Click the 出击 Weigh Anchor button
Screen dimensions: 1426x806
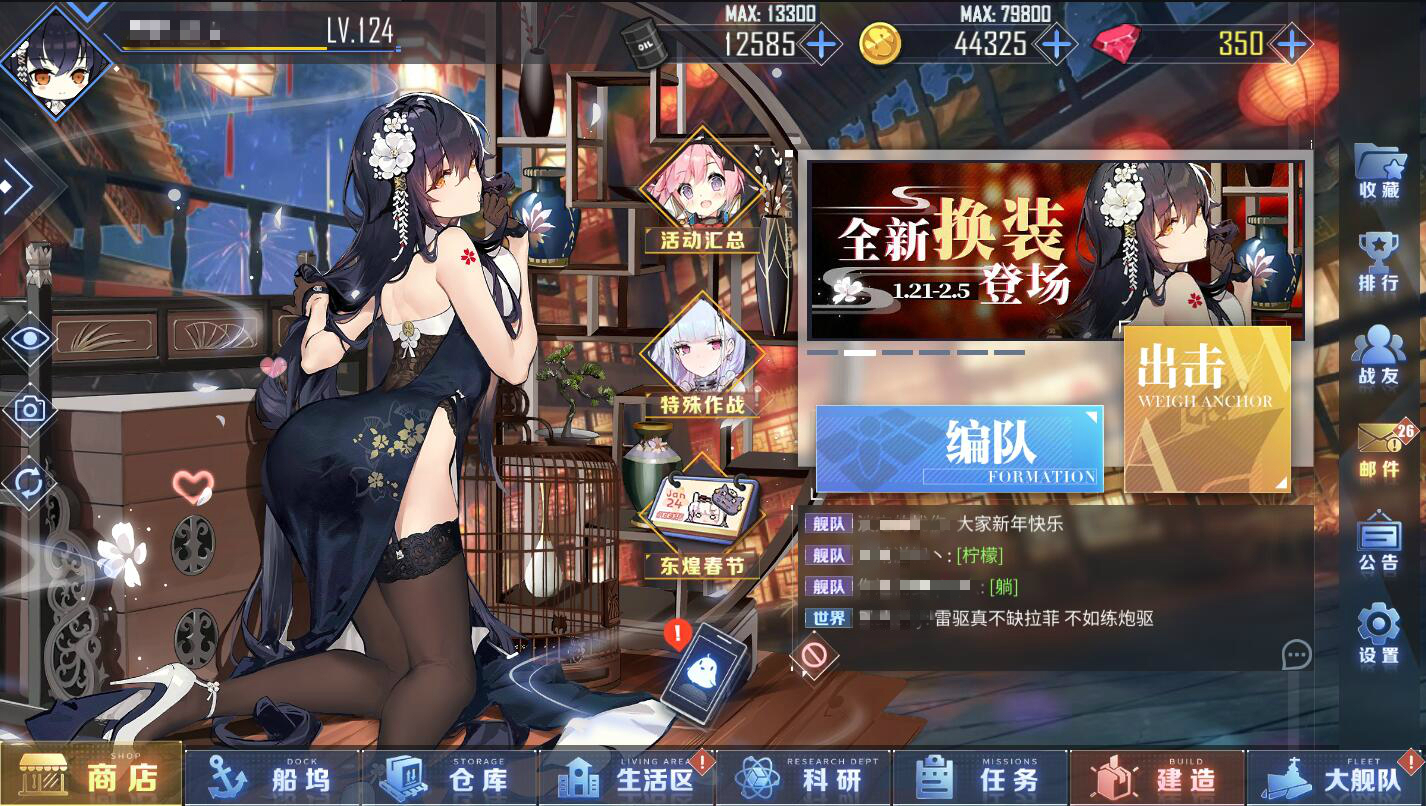1207,409
